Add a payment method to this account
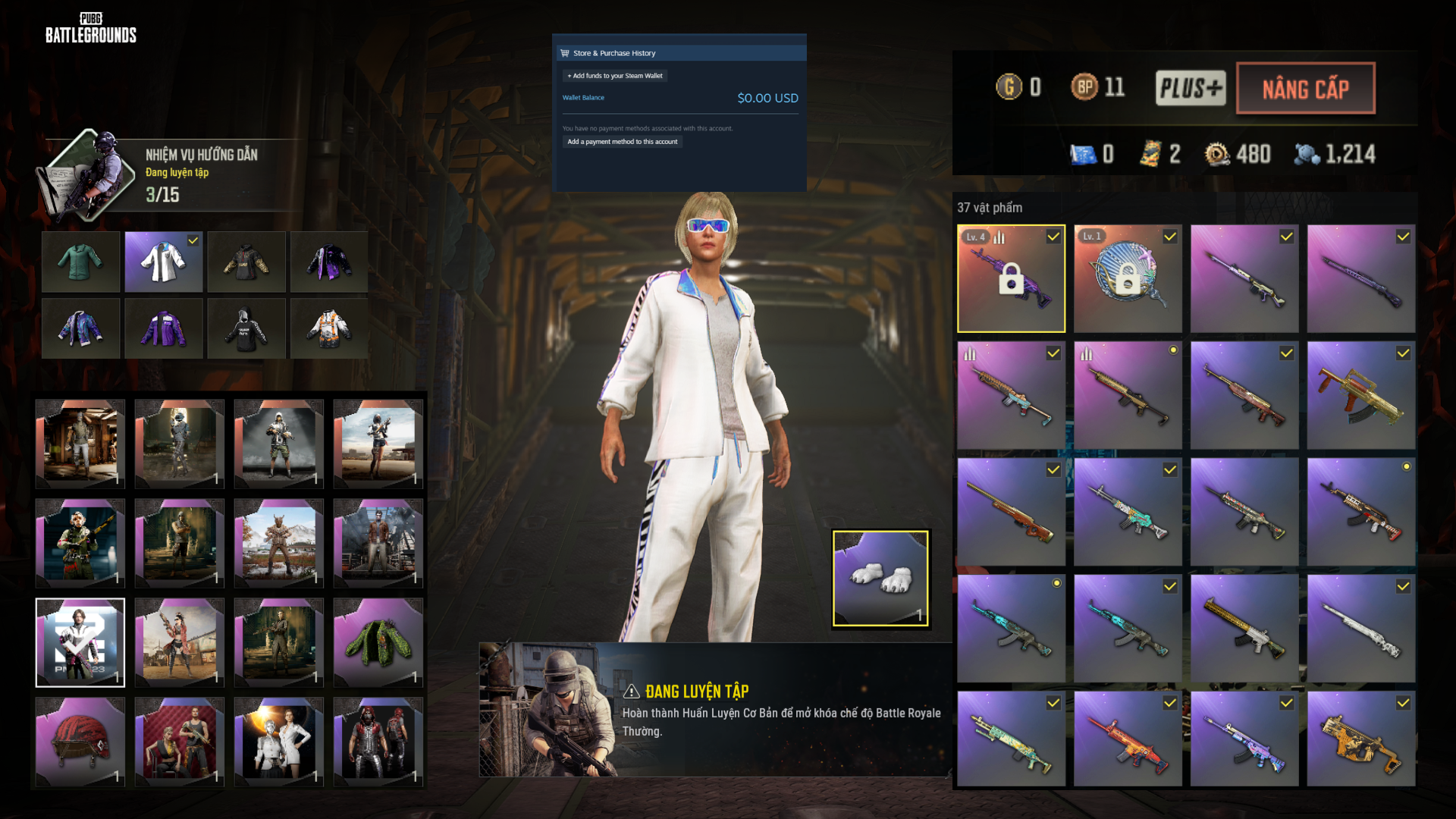The height and width of the screenshot is (819, 1456). click(622, 142)
